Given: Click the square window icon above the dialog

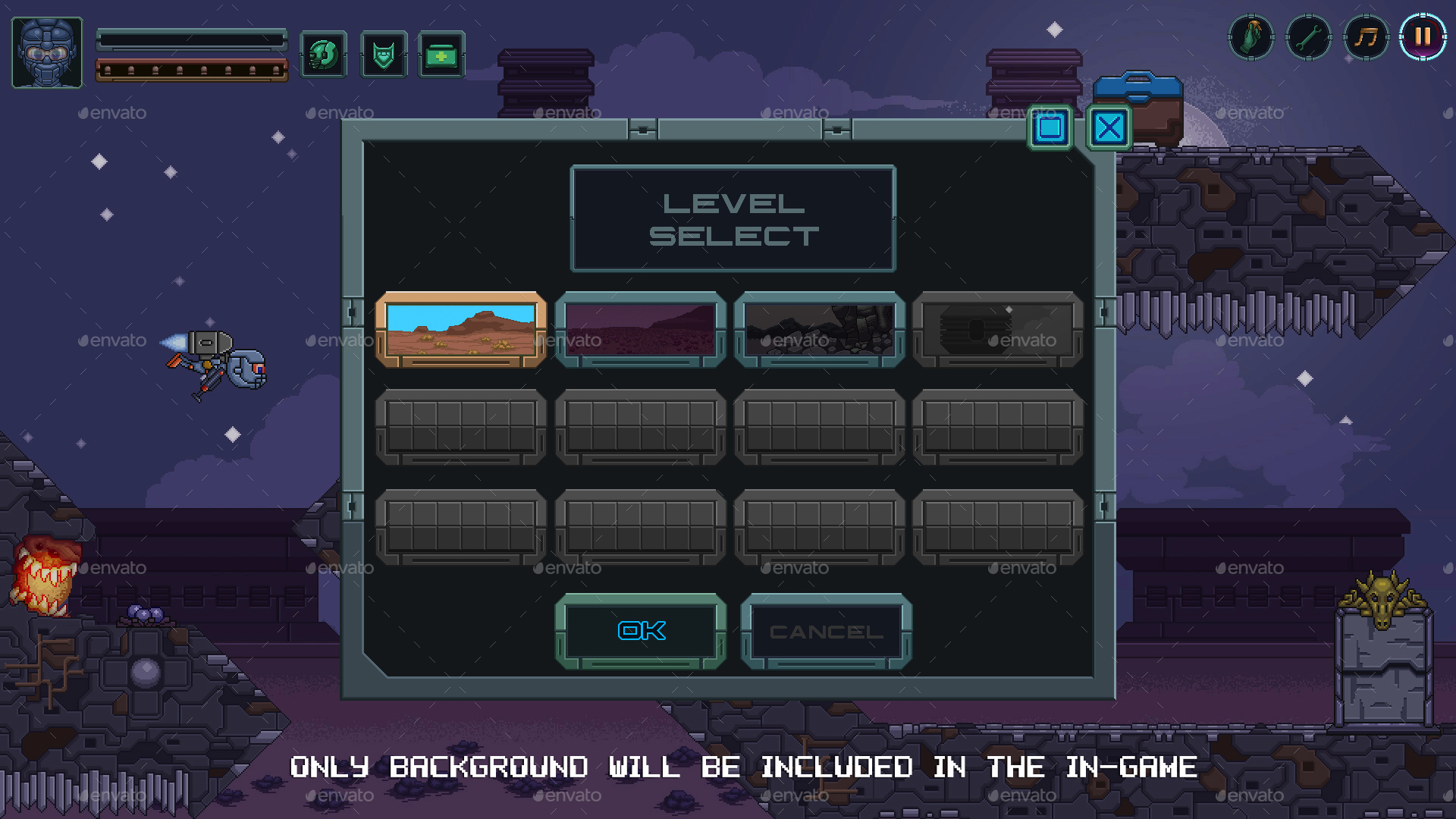Looking at the screenshot, I should pyautogui.click(x=1051, y=129).
